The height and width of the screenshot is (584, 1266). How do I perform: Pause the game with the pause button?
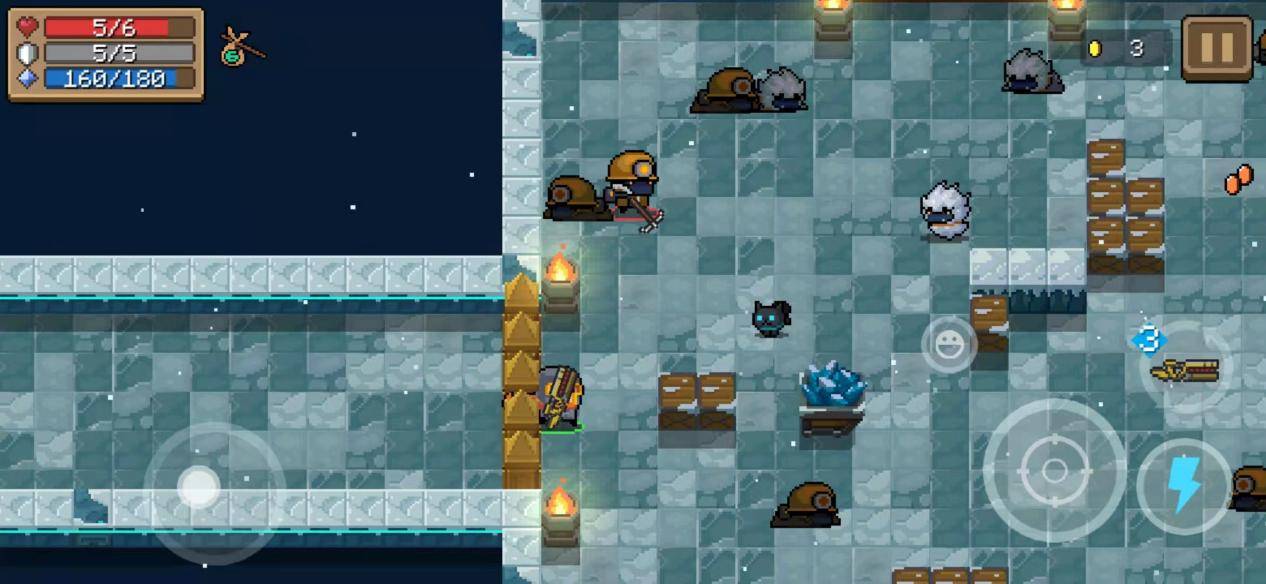click(x=1216, y=48)
